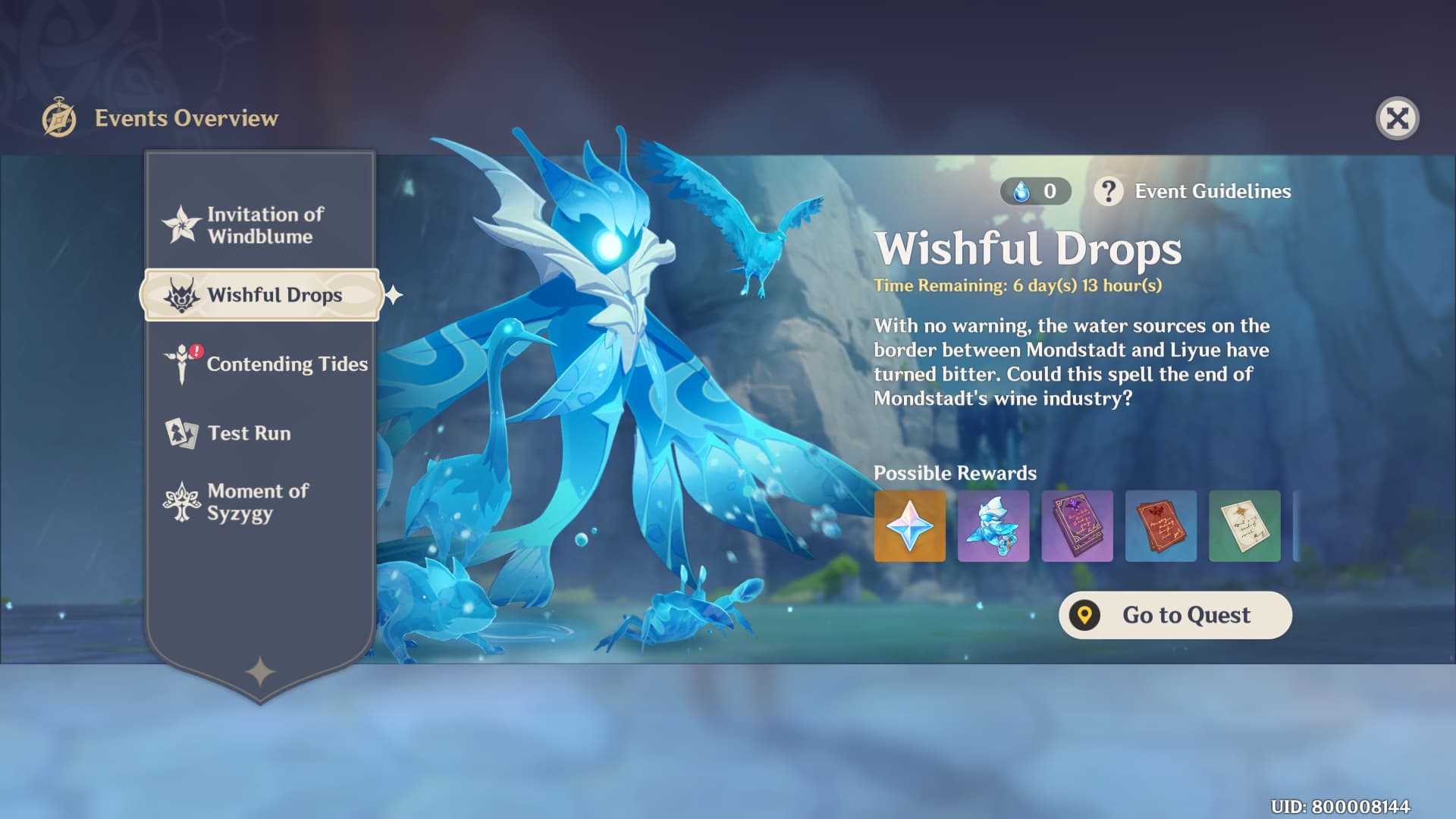Click the Go to Quest button
This screenshot has height=819, width=1456.
point(1175,615)
